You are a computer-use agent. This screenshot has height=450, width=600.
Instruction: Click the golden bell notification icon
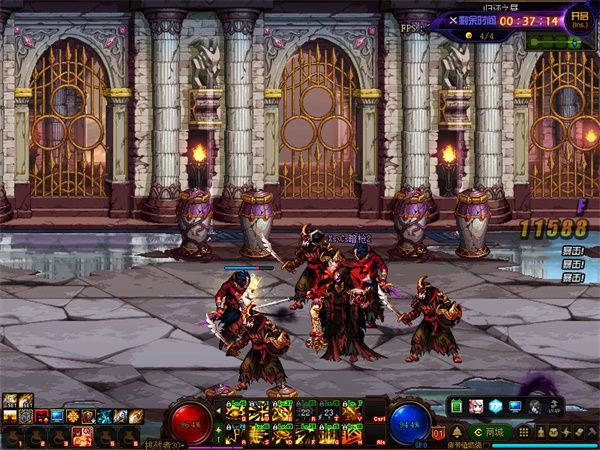[x=456, y=433]
